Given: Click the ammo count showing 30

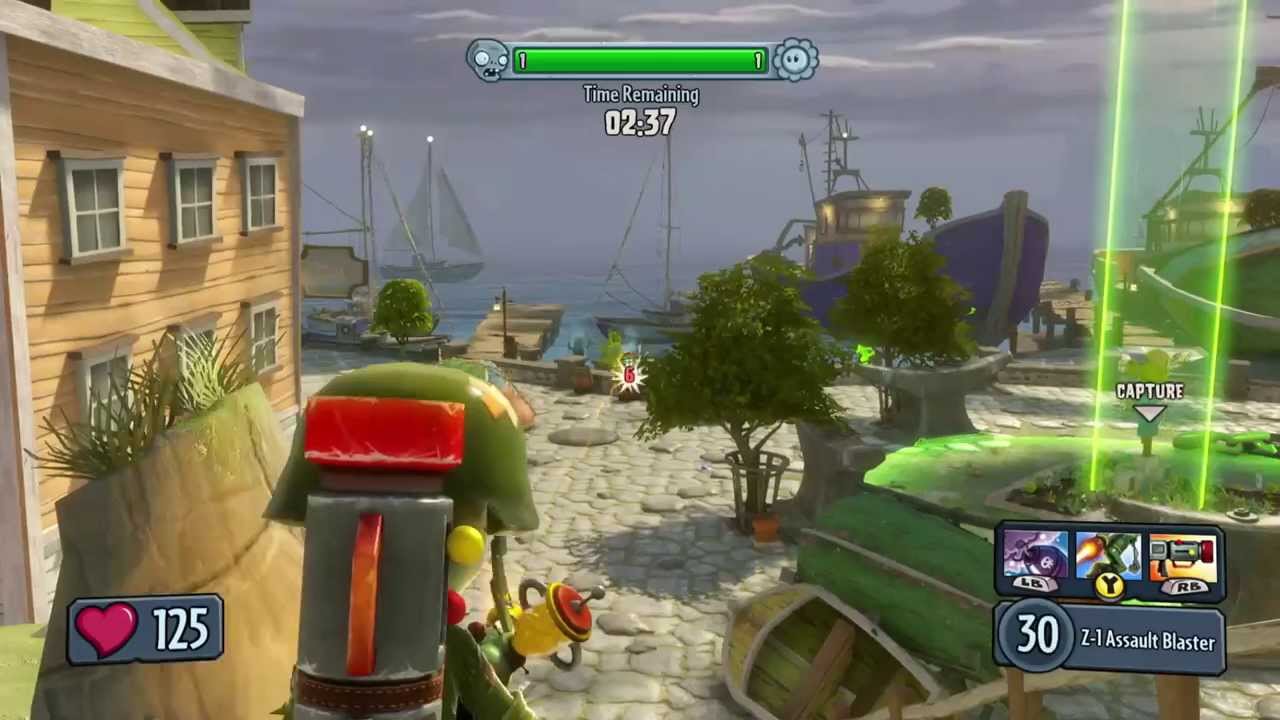Looking at the screenshot, I should tap(1037, 638).
